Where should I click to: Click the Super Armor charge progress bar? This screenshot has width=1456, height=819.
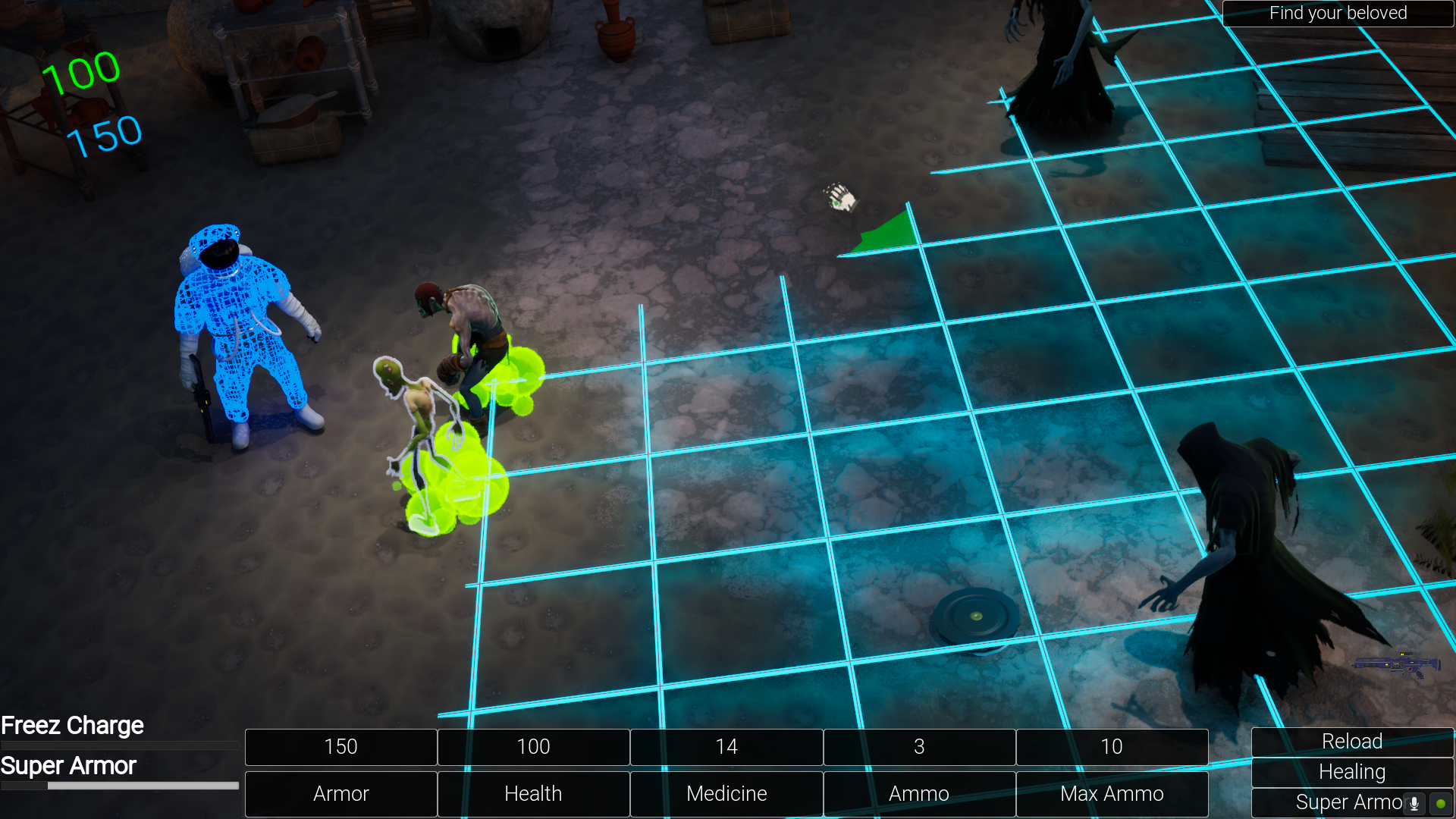(x=119, y=786)
